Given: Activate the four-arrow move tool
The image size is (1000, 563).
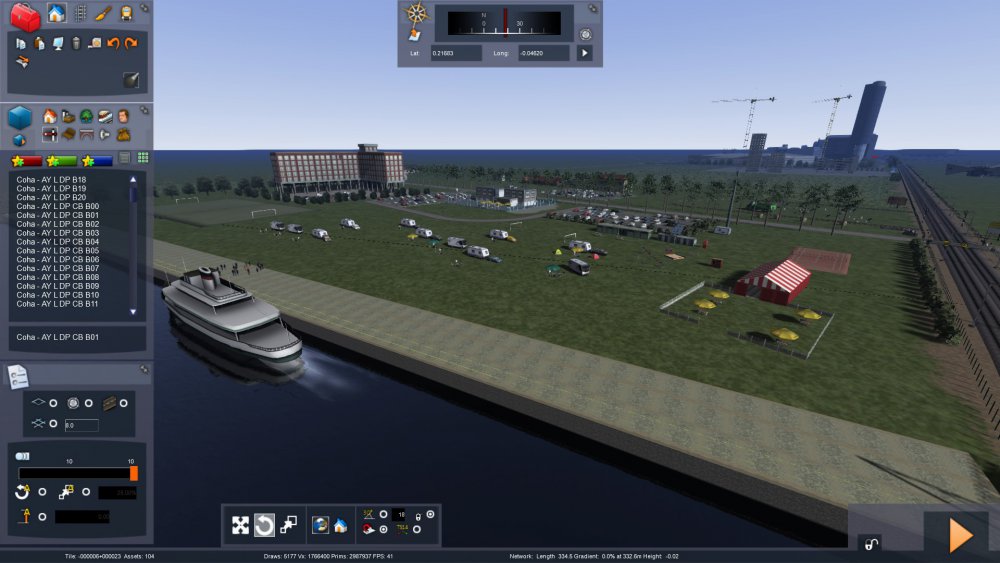Looking at the screenshot, I should point(241,525).
